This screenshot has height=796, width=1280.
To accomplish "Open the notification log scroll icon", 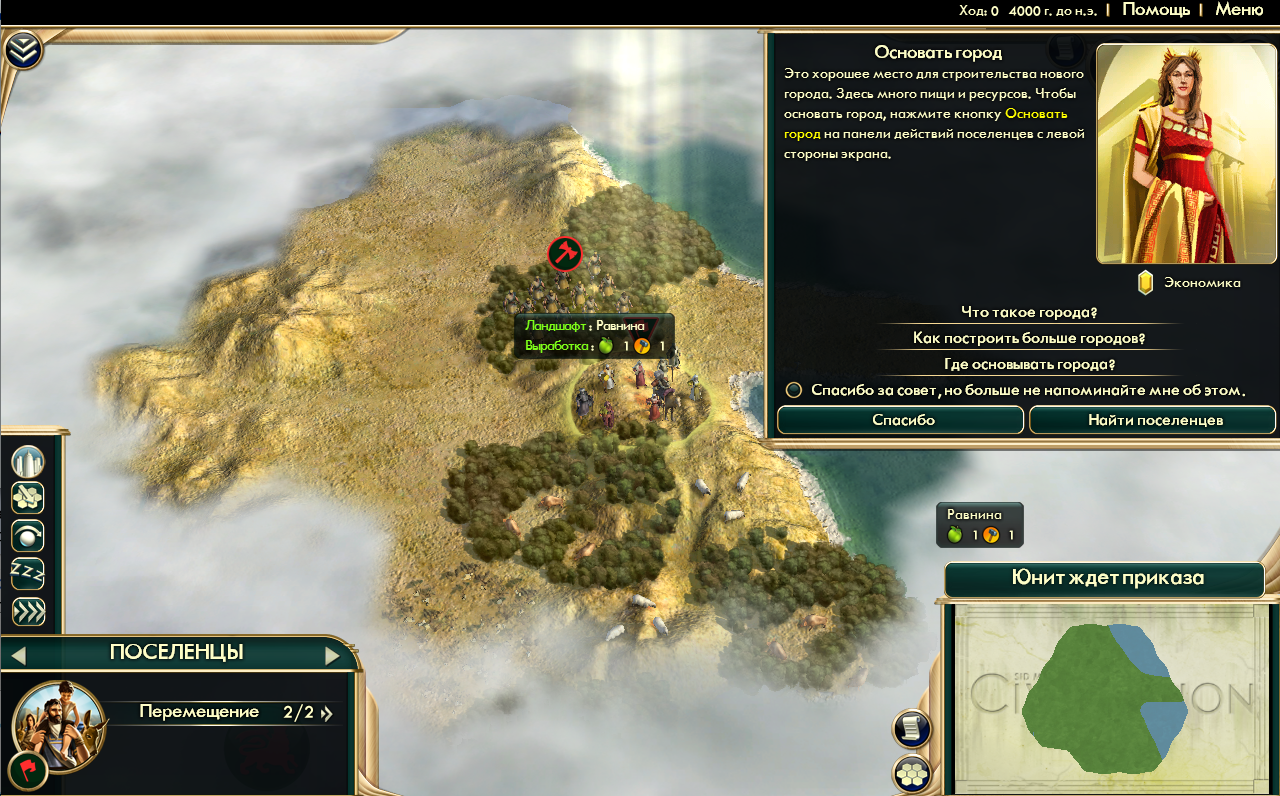I will point(911,729).
